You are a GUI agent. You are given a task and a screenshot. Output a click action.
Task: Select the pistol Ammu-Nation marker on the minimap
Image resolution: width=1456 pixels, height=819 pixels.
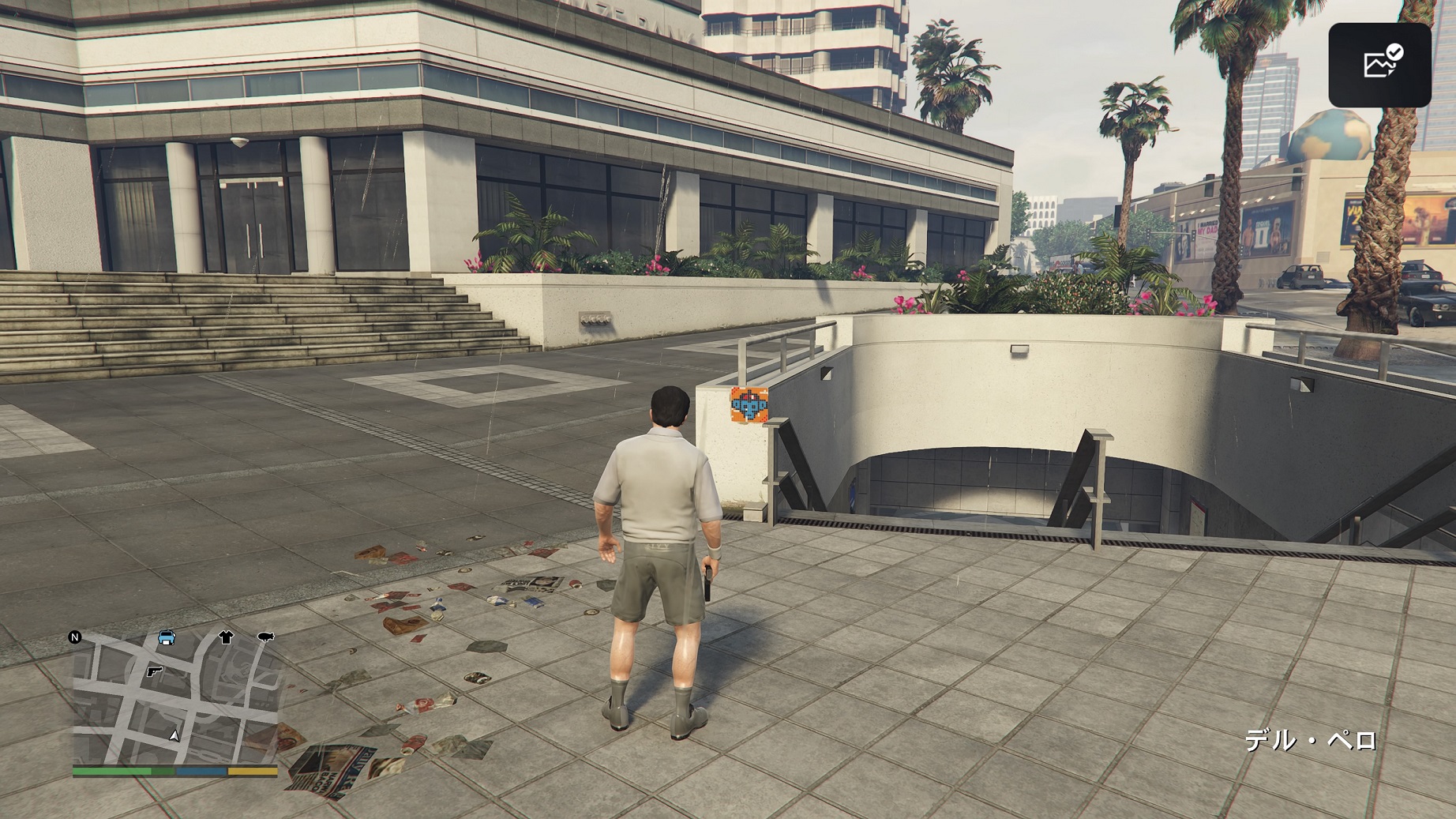coord(154,672)
